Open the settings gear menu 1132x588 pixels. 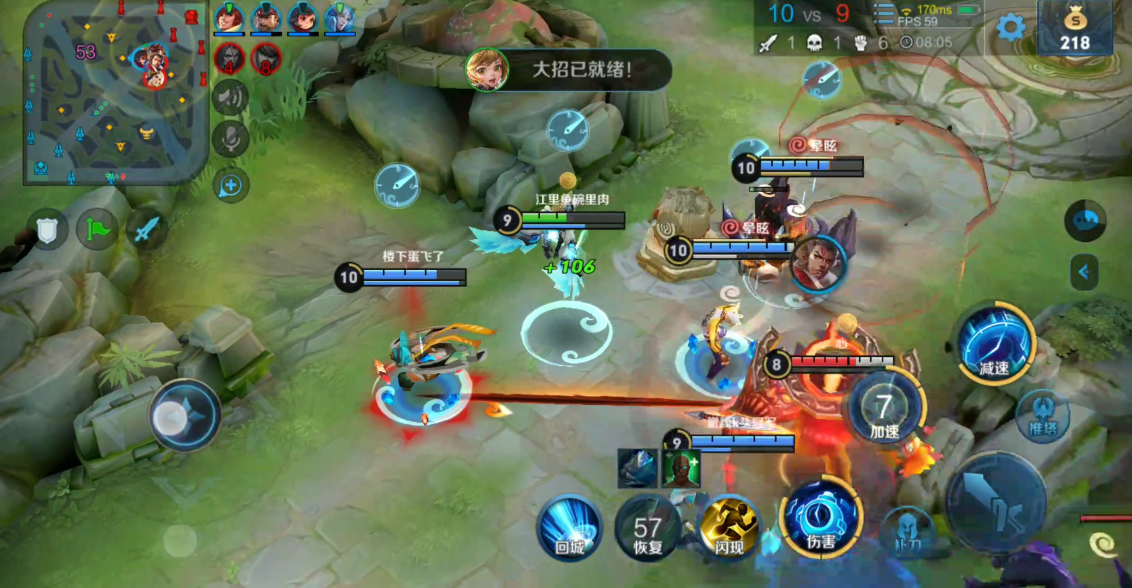pyautogui.click(x=1010, y=28)
